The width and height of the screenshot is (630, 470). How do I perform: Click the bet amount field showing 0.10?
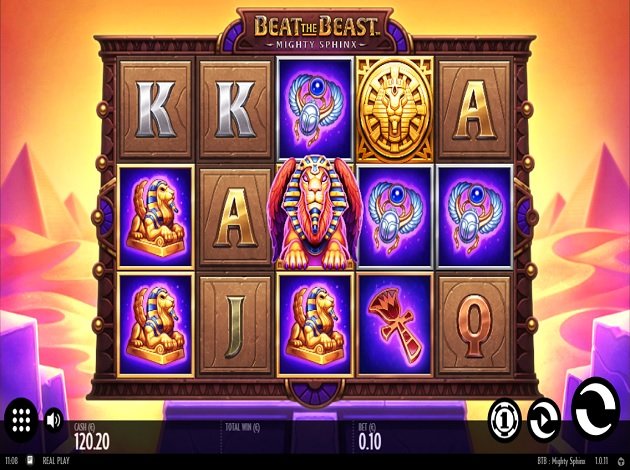tap(369, 437)
